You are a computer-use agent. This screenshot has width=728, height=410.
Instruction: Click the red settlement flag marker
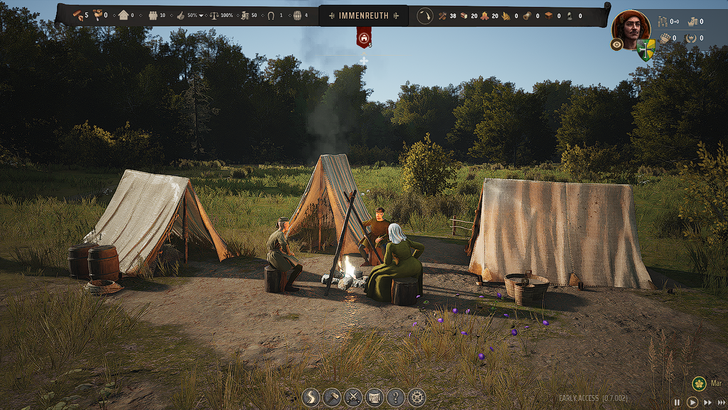[x=363, y=38]
